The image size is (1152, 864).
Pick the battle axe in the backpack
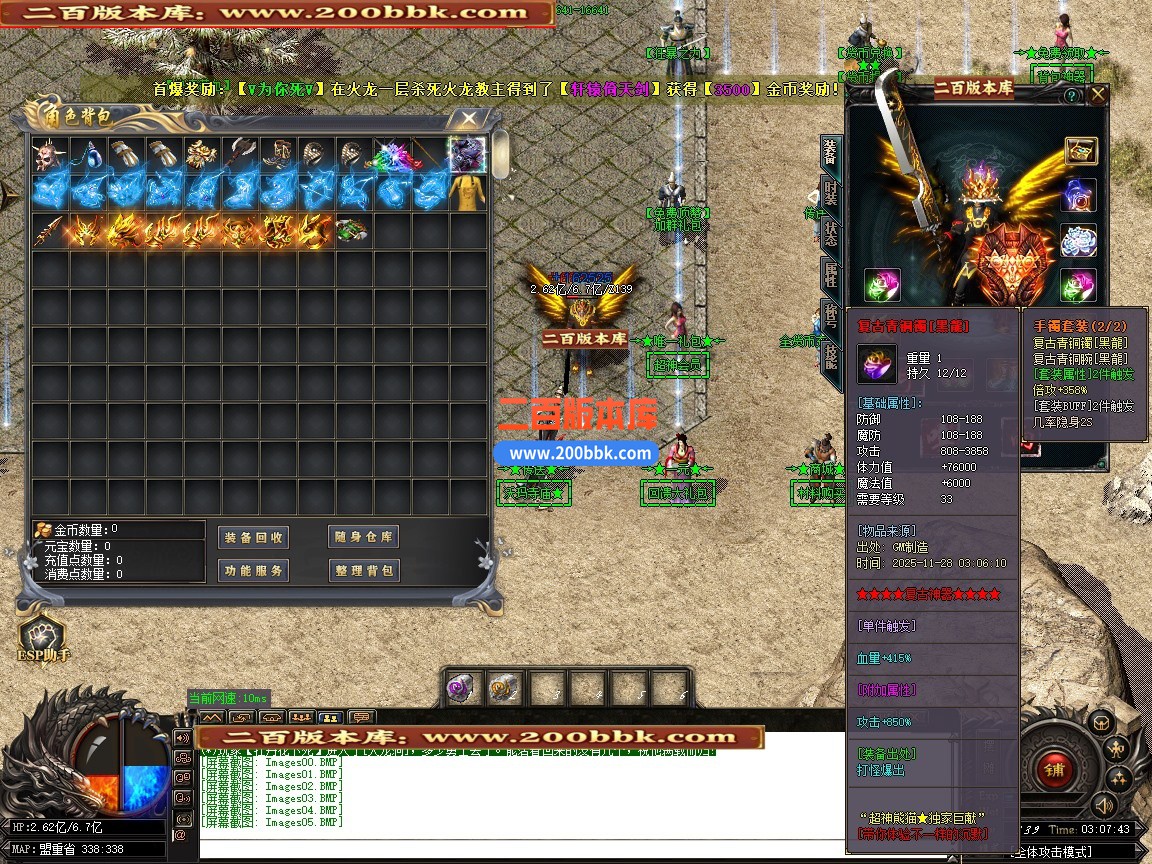tap(240, 155)
